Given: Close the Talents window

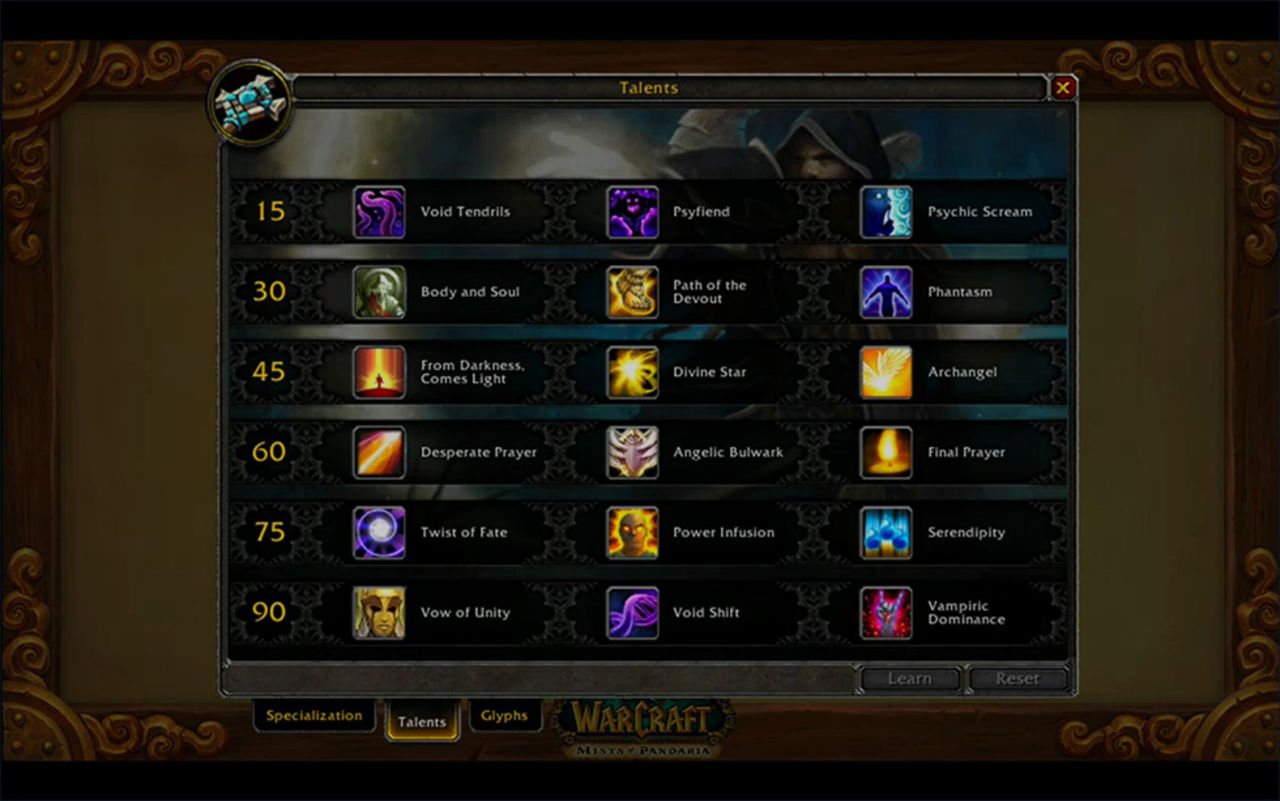Looking at the screenshot, I should pyautogui.click(x=1062, y=88).
